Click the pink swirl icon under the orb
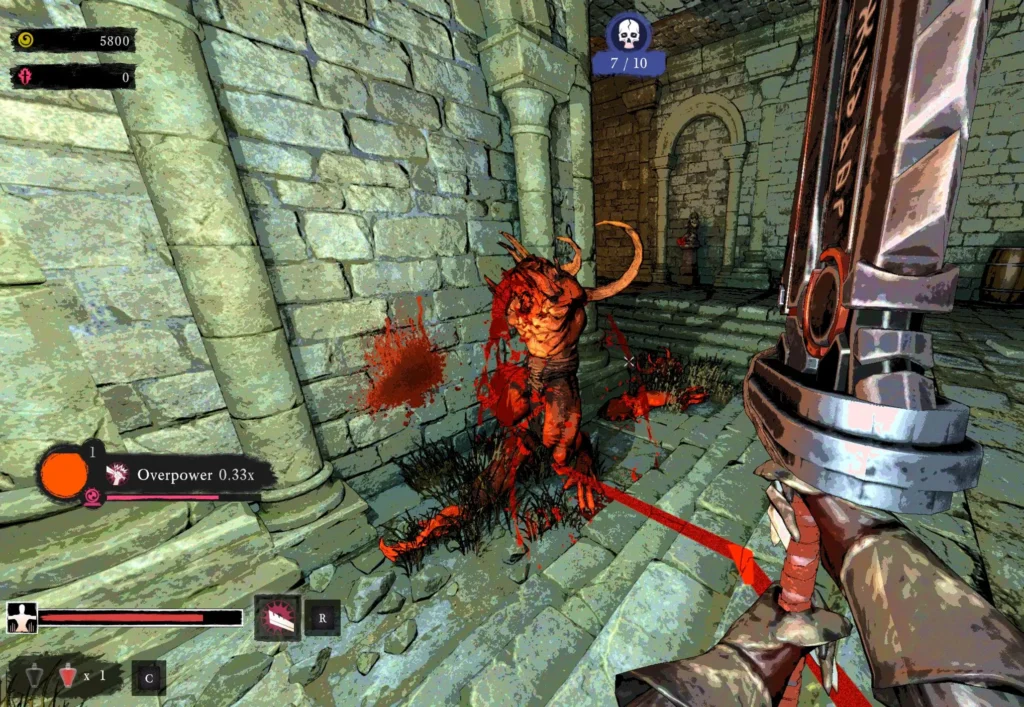Screen dimensions: 1024x707 [x=92, y=497]
